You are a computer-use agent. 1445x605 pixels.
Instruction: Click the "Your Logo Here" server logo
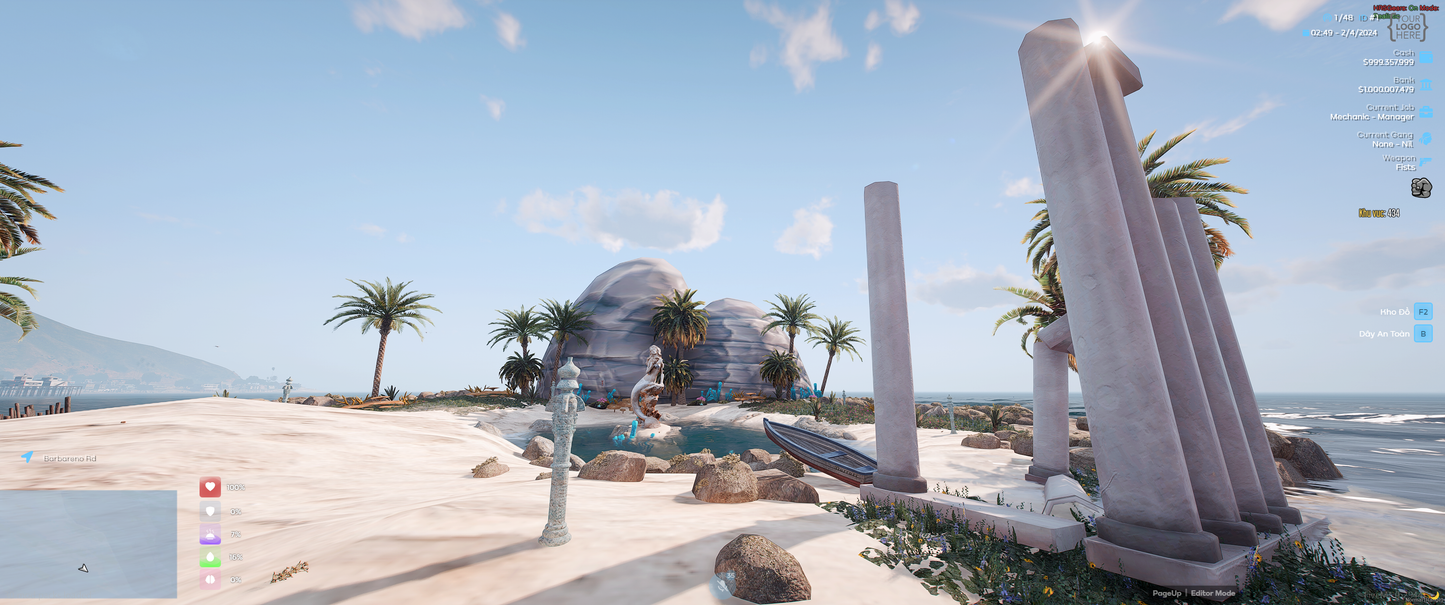pyautogui.click(x=1408, y=27)
